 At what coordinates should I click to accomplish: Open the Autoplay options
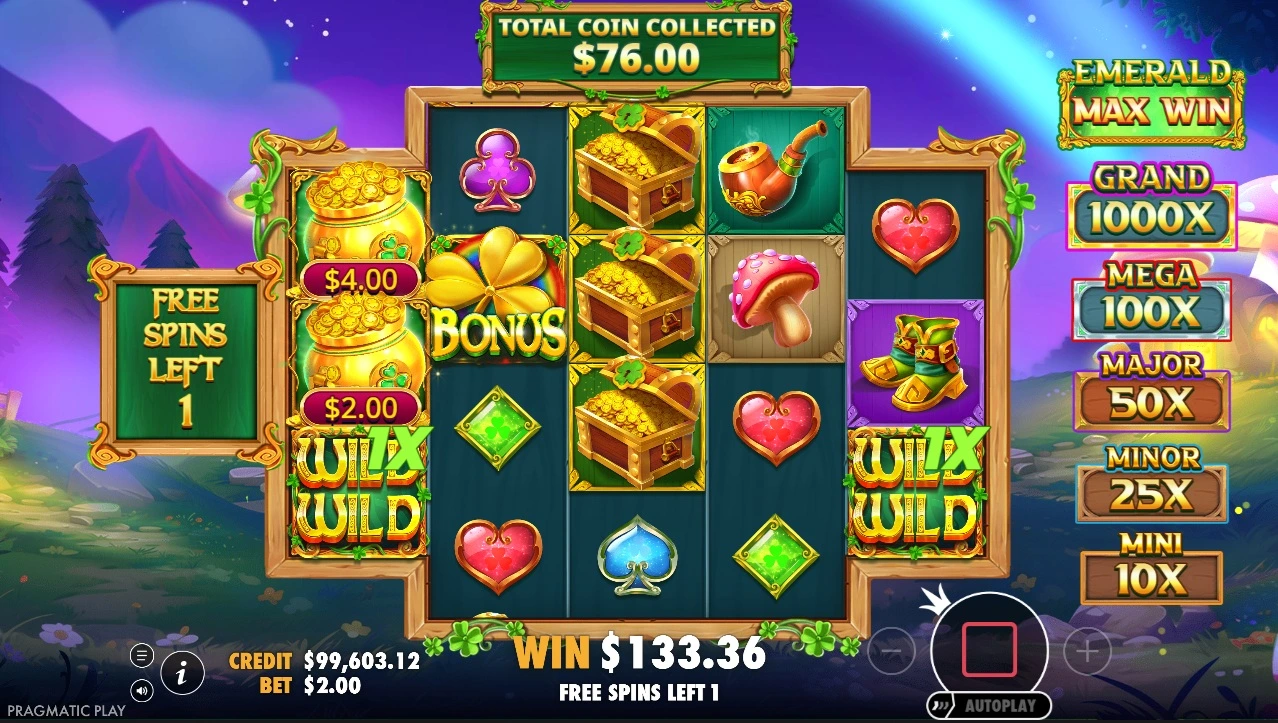(989, 705)
